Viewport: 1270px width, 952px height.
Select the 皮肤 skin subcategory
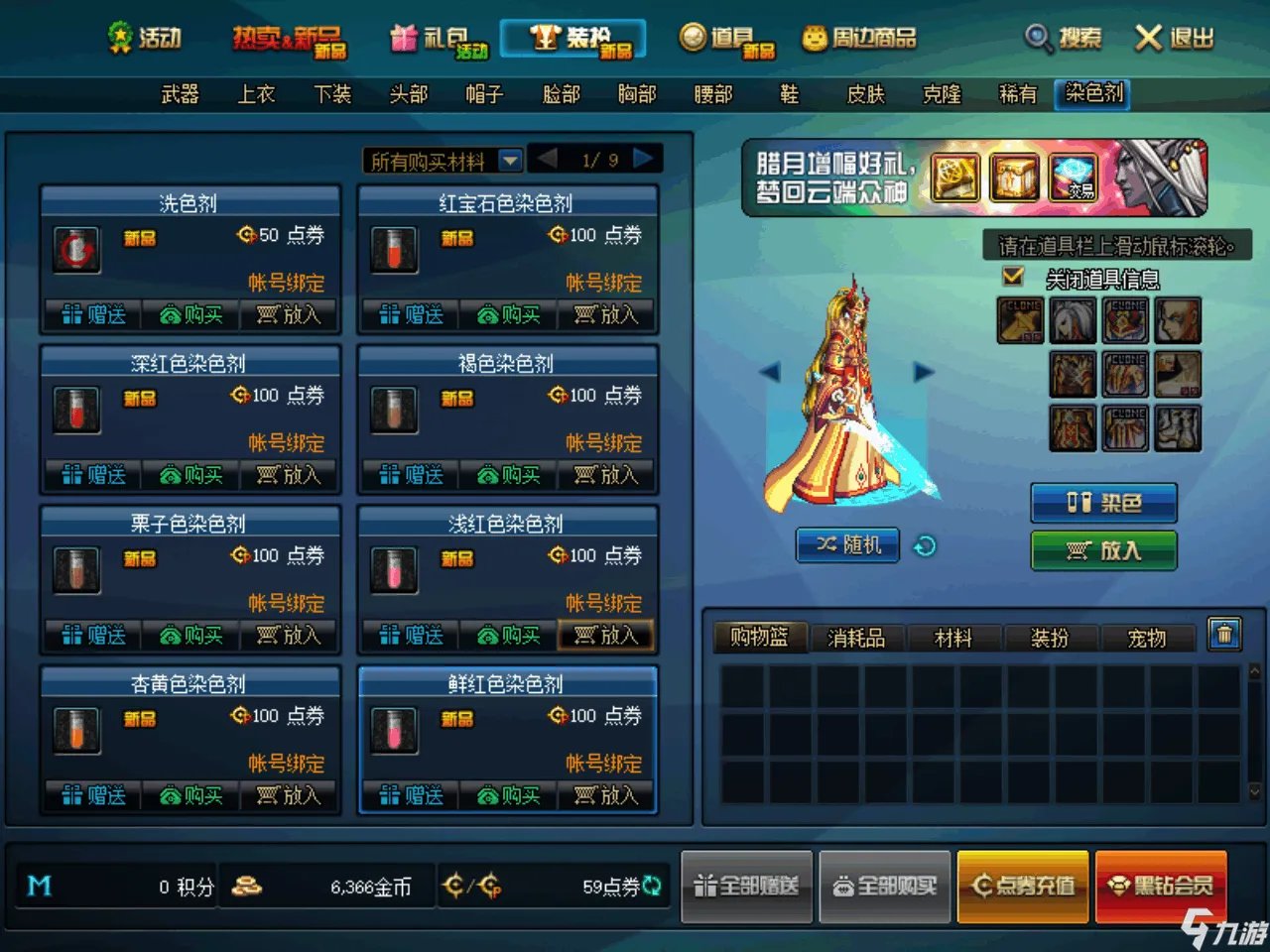point(865,94)
